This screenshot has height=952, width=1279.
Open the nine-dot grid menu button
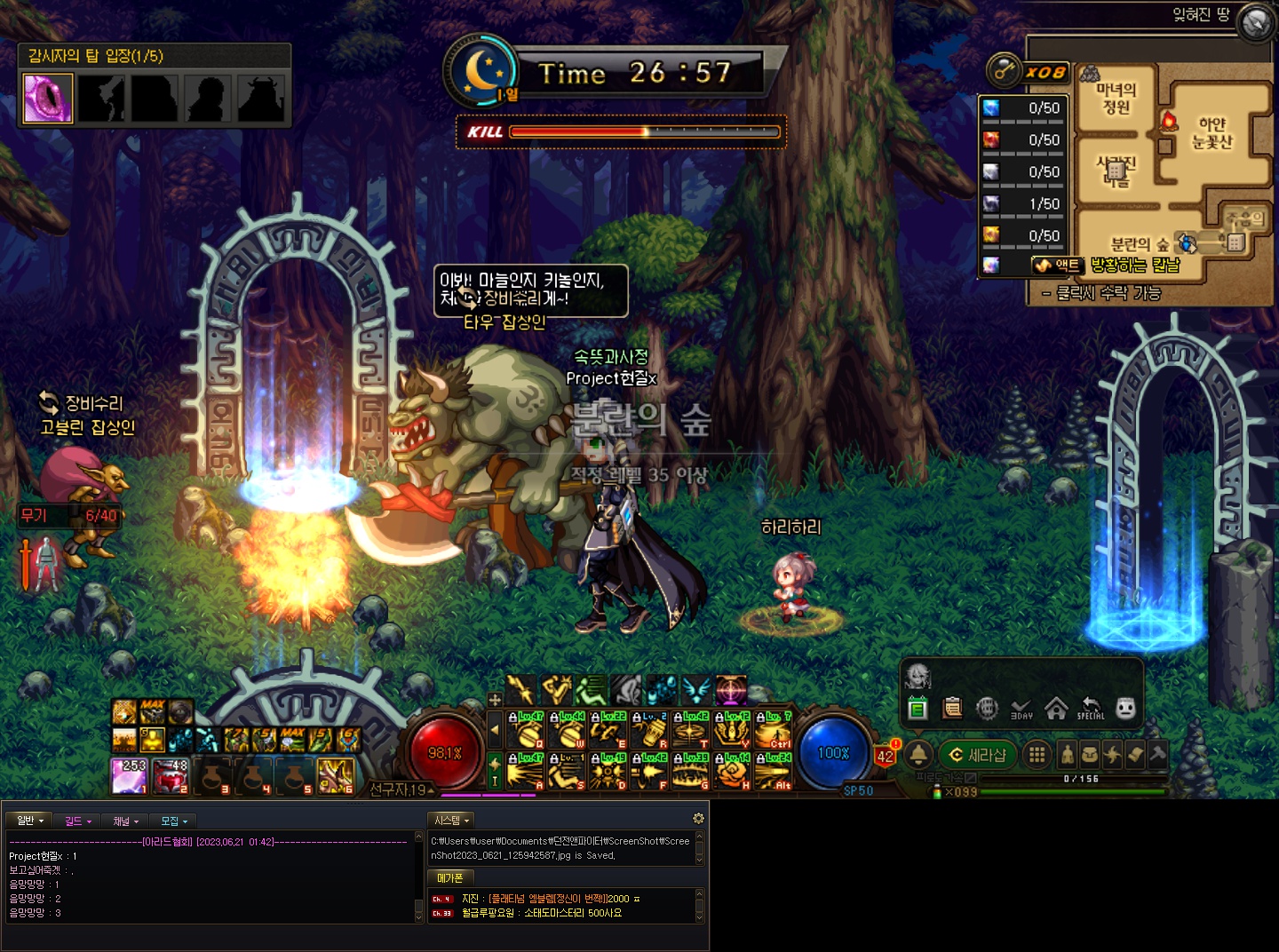1036,755
